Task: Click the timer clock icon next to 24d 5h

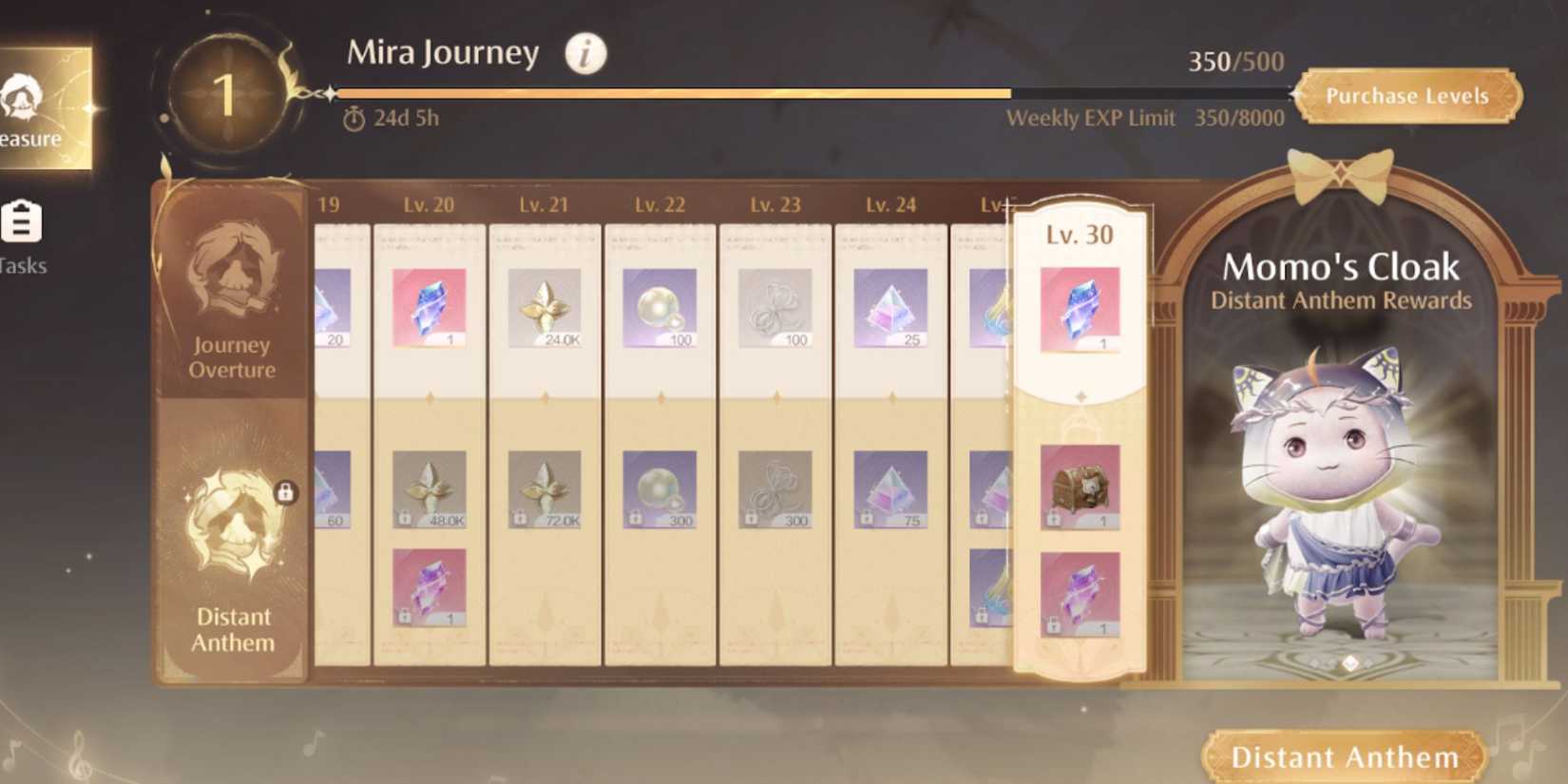Action: 354,120
